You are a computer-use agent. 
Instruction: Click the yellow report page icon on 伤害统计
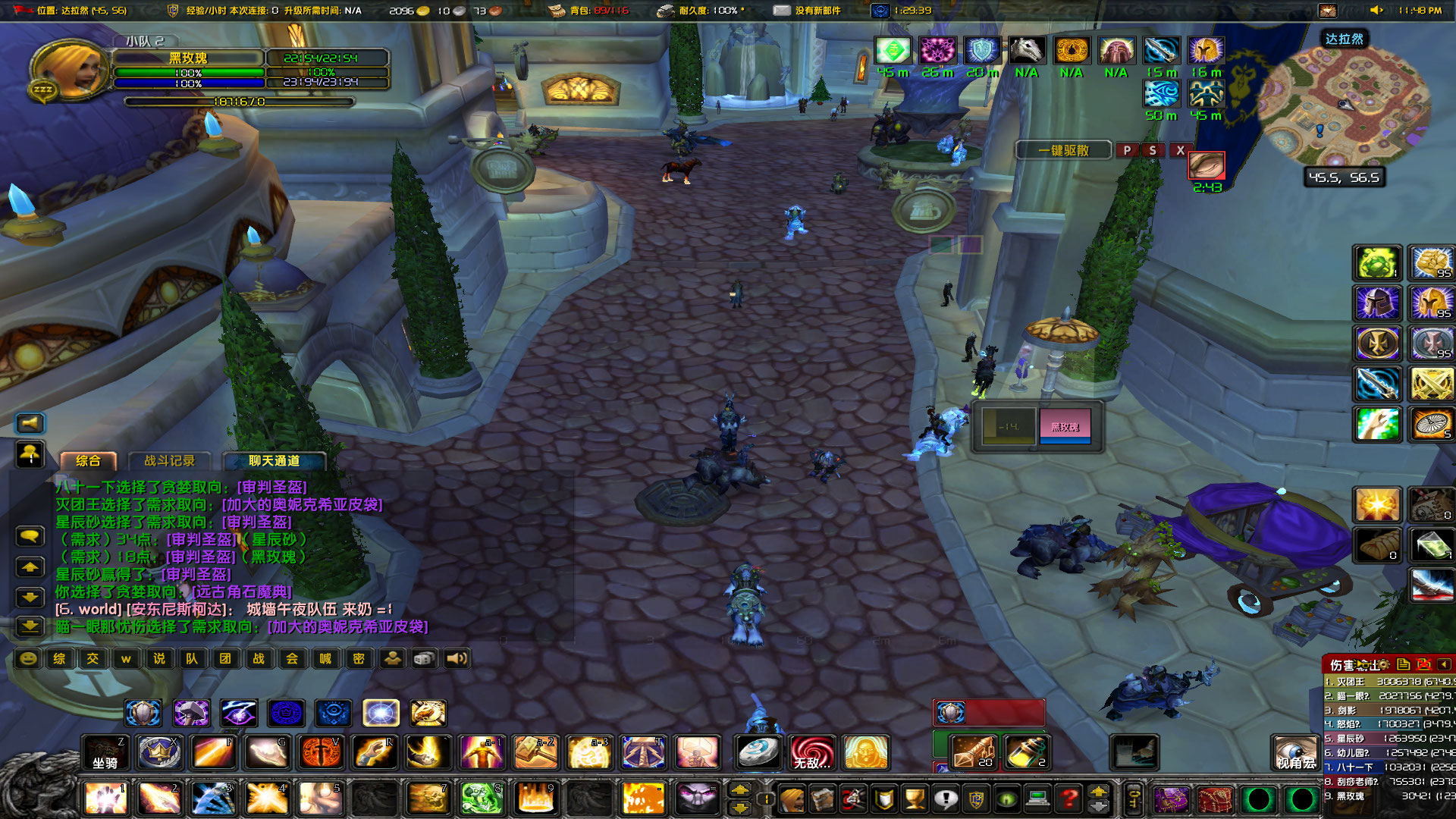click(1403, 665)
